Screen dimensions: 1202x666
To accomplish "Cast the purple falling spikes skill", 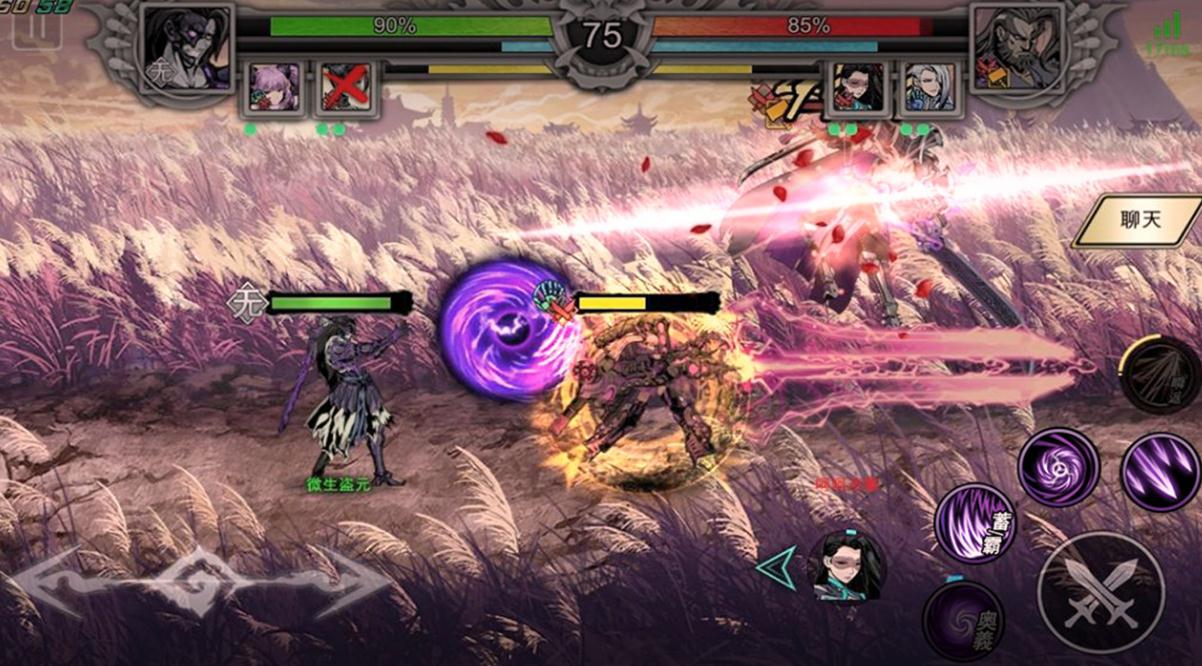I will click(1160, 472).
